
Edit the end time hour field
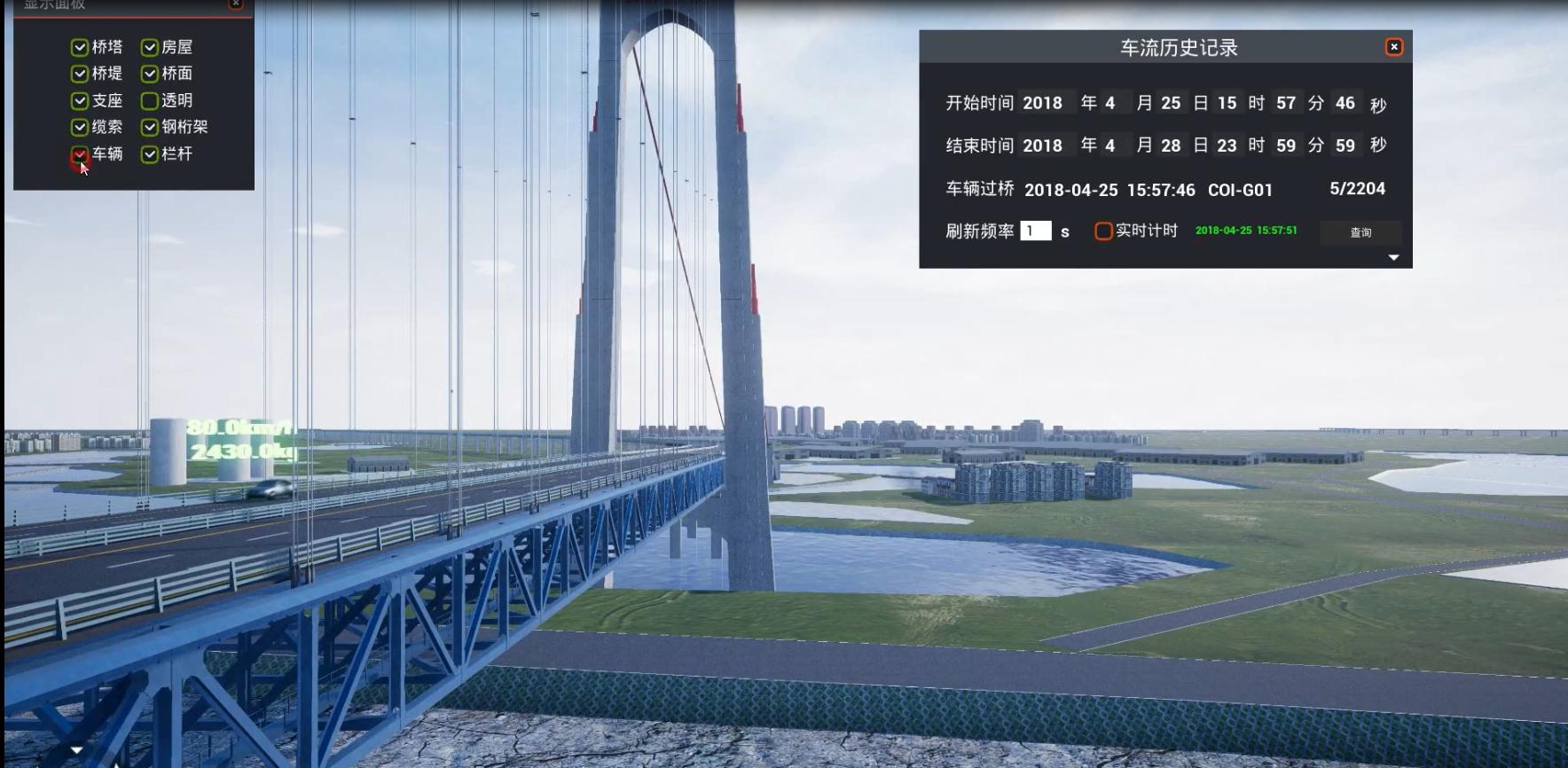coord(1227,145)
